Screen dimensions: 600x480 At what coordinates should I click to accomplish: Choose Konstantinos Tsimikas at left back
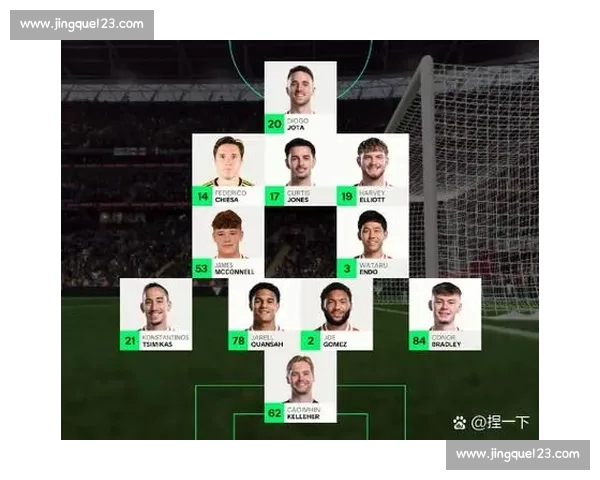click(x=156, y=314)
